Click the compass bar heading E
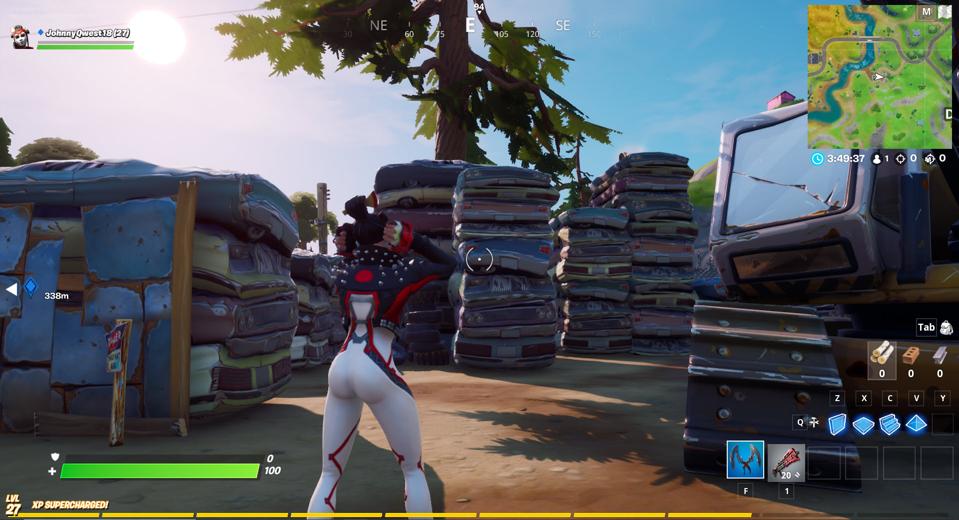This screenshot has height=520, width=959. click(470, 26)
